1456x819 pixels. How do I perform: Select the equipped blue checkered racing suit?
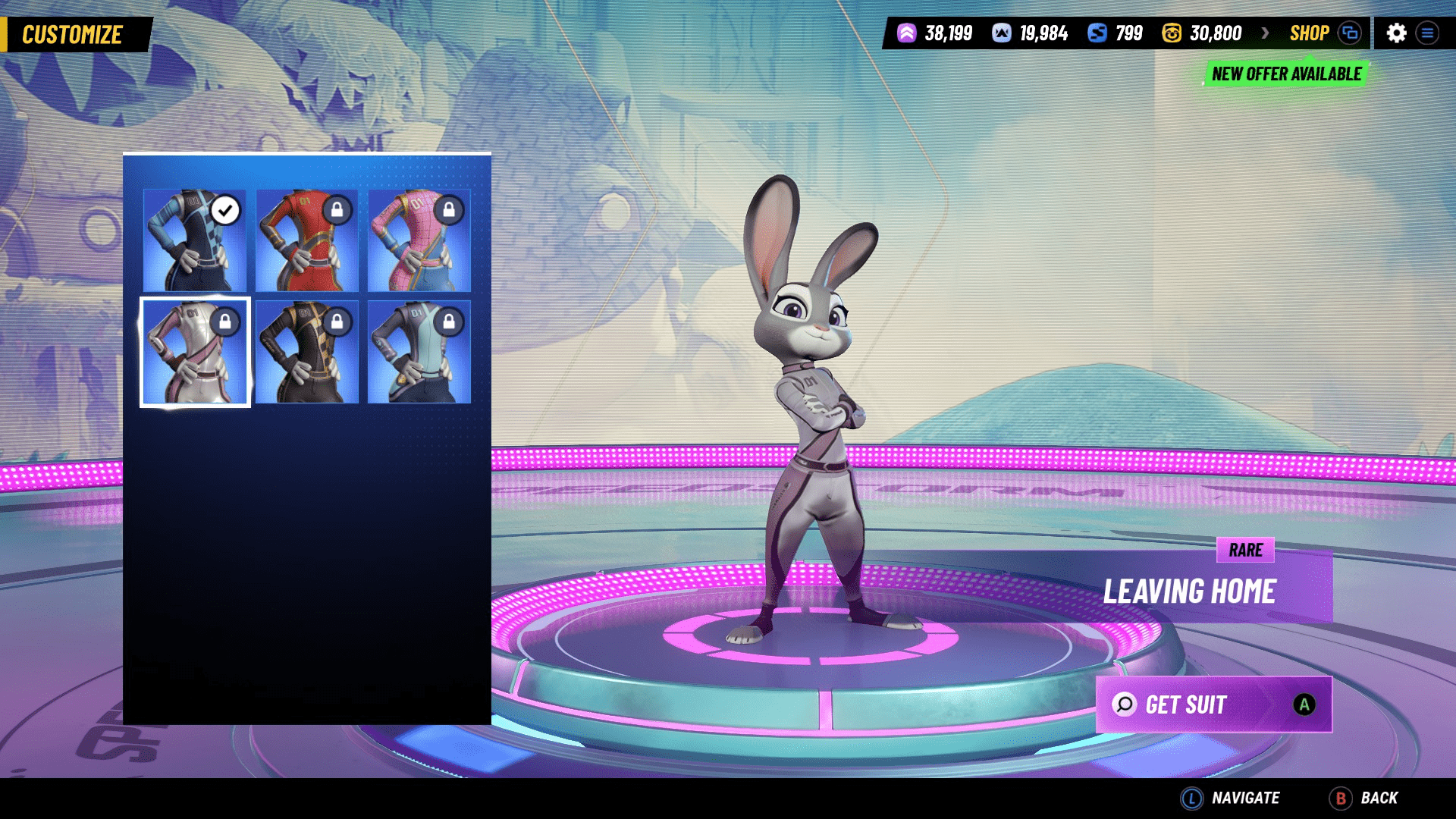pos(195,240)
